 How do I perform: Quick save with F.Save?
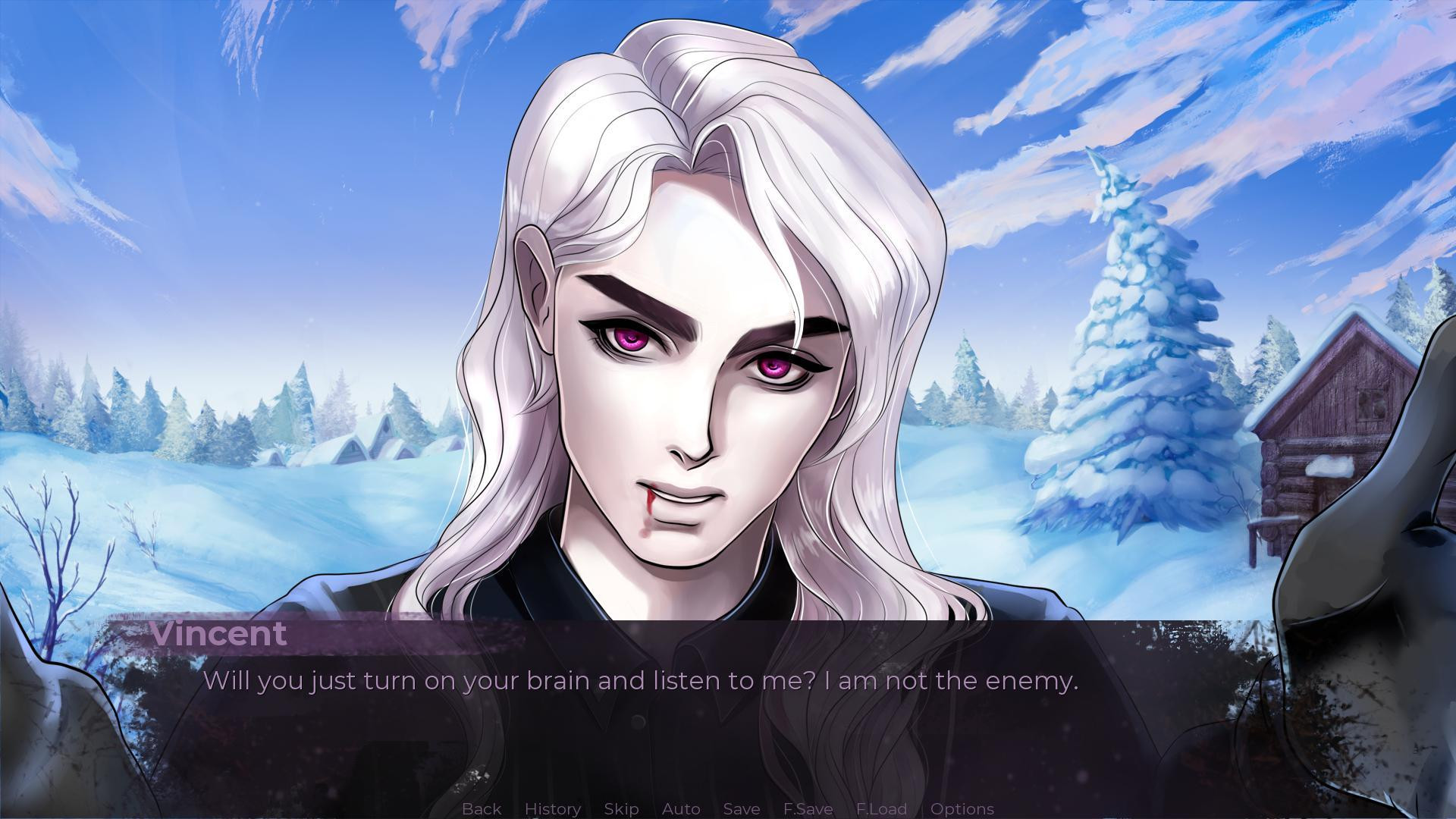[808, 808]
